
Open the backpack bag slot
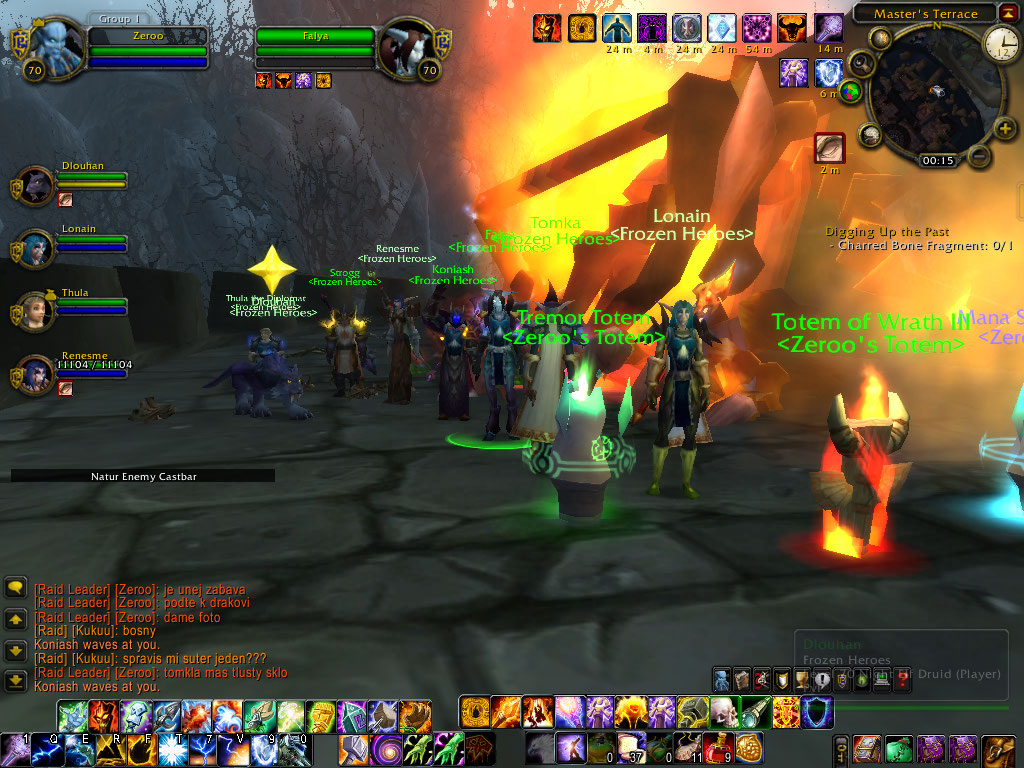[998, 749]
